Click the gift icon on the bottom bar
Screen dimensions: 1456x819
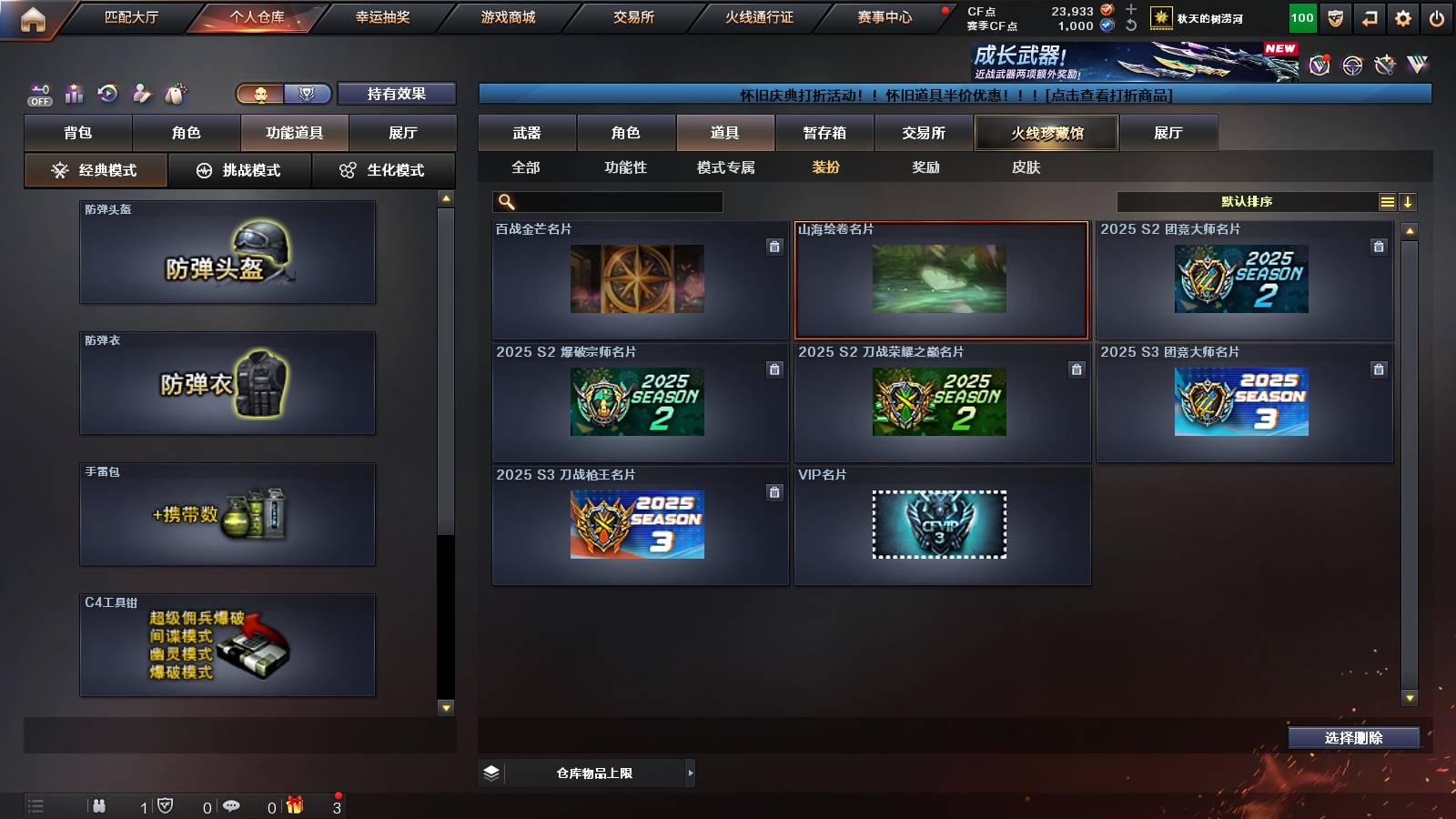point(296,804)
